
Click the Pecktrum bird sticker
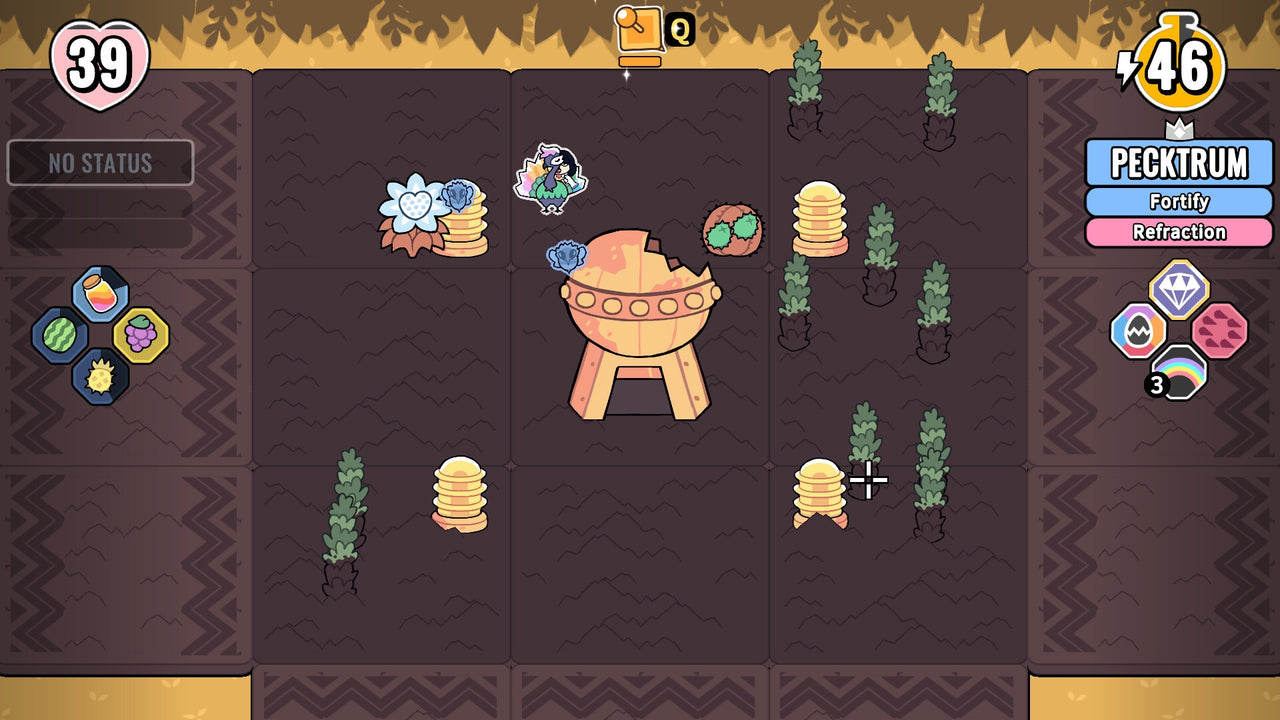(552, 180)
